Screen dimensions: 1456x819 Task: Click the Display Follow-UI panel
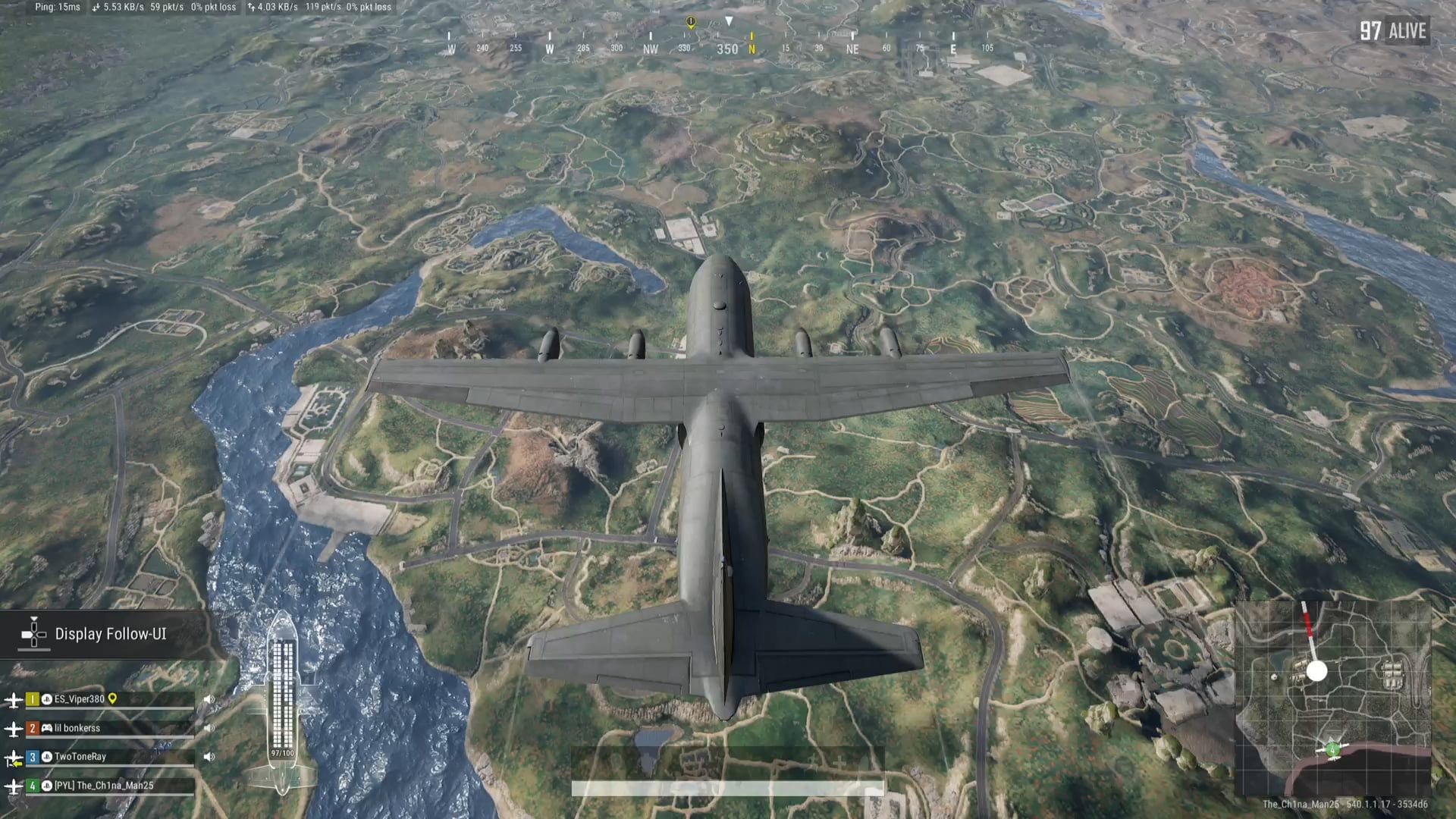[x=106, y=634]
